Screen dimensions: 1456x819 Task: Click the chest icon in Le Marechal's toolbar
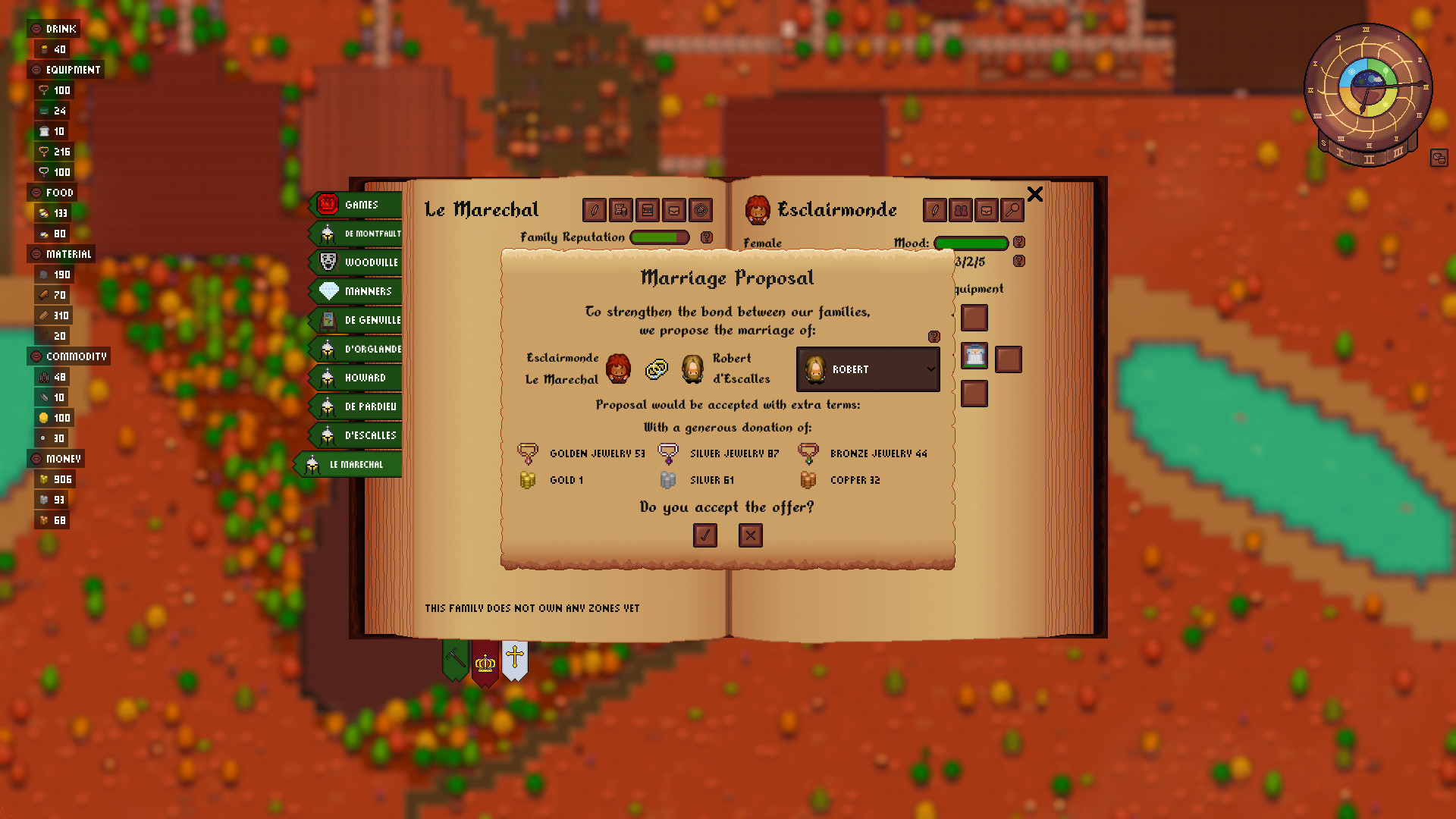[x=647, y=211]
